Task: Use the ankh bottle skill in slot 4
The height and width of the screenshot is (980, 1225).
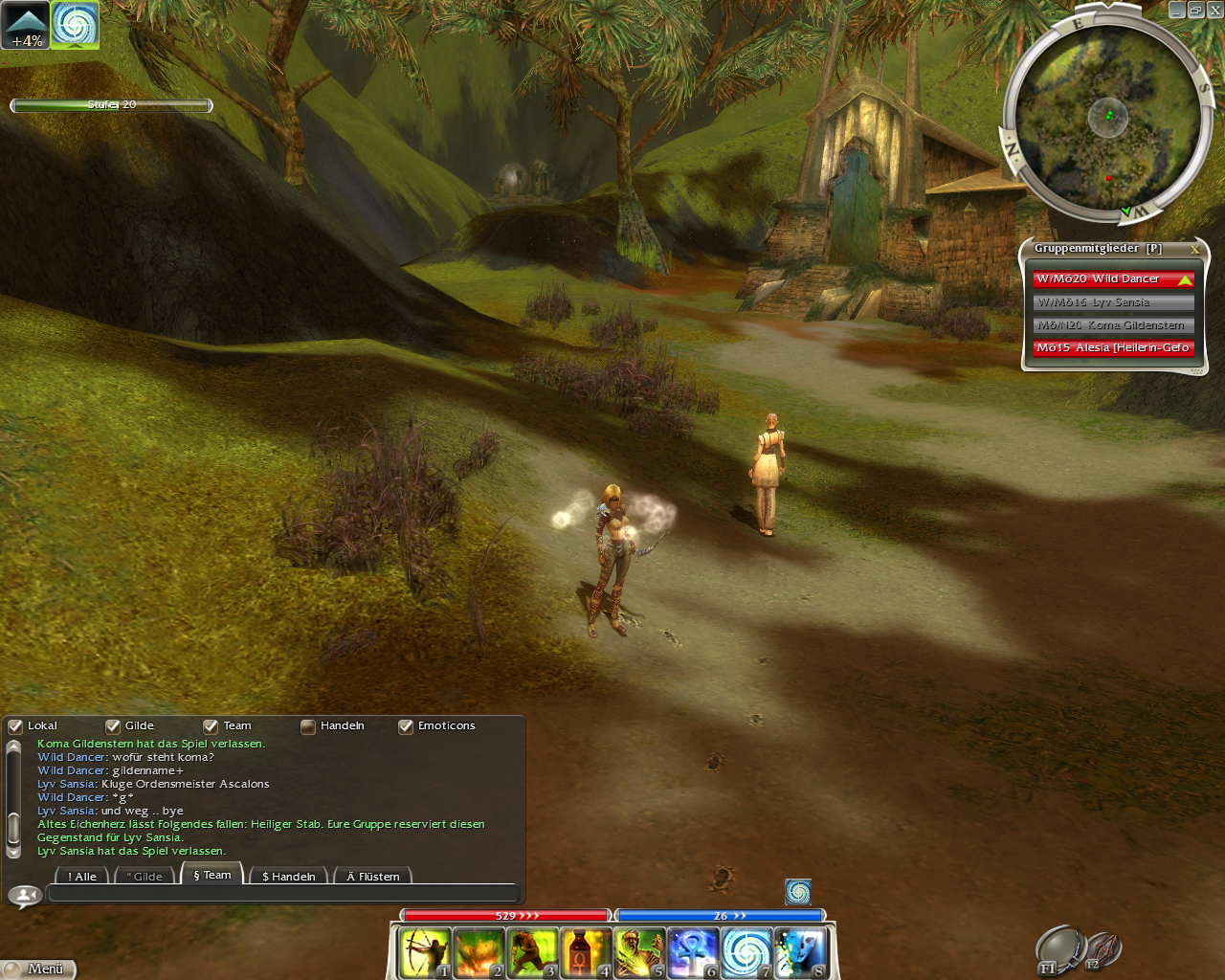Action: pos(585,952)
